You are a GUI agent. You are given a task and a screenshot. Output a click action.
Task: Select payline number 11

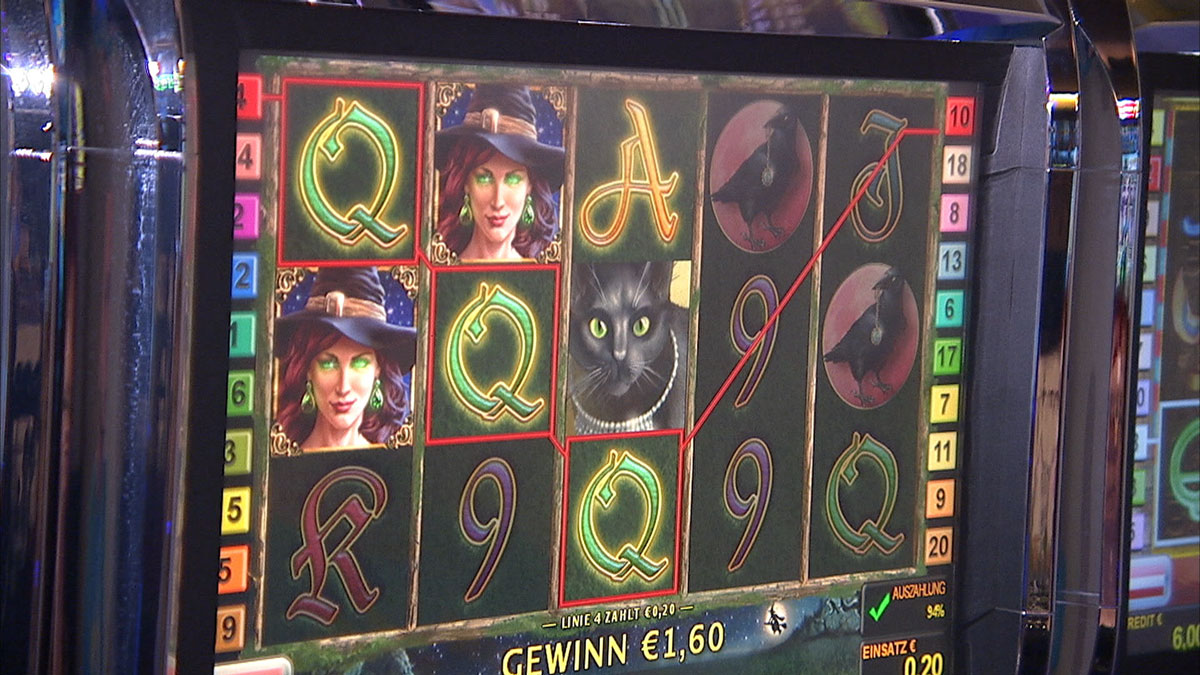(942, 451)
